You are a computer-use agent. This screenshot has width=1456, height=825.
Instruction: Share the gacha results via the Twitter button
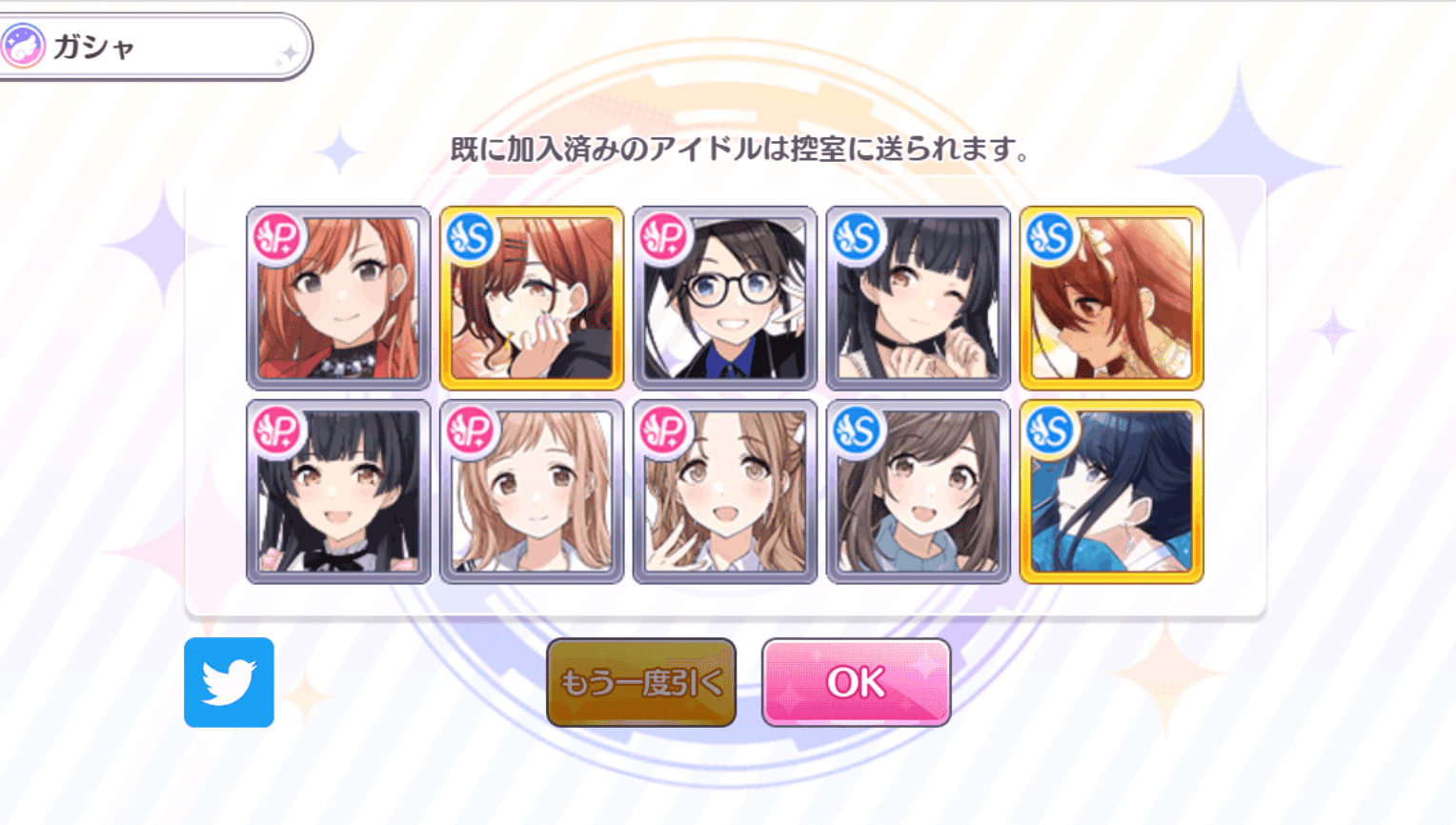(229, 683)
